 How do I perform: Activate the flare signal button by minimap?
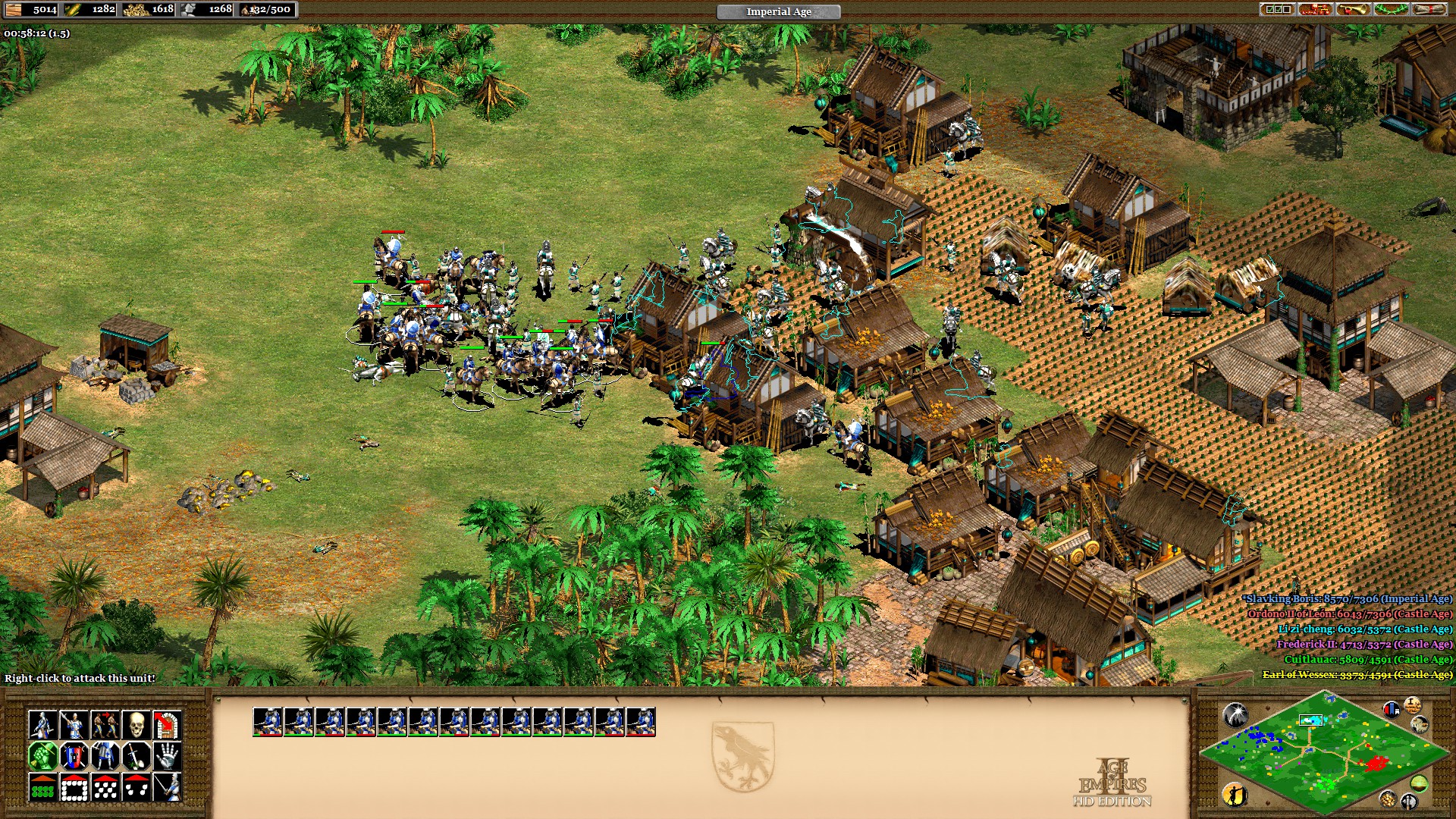(1235, 714)
